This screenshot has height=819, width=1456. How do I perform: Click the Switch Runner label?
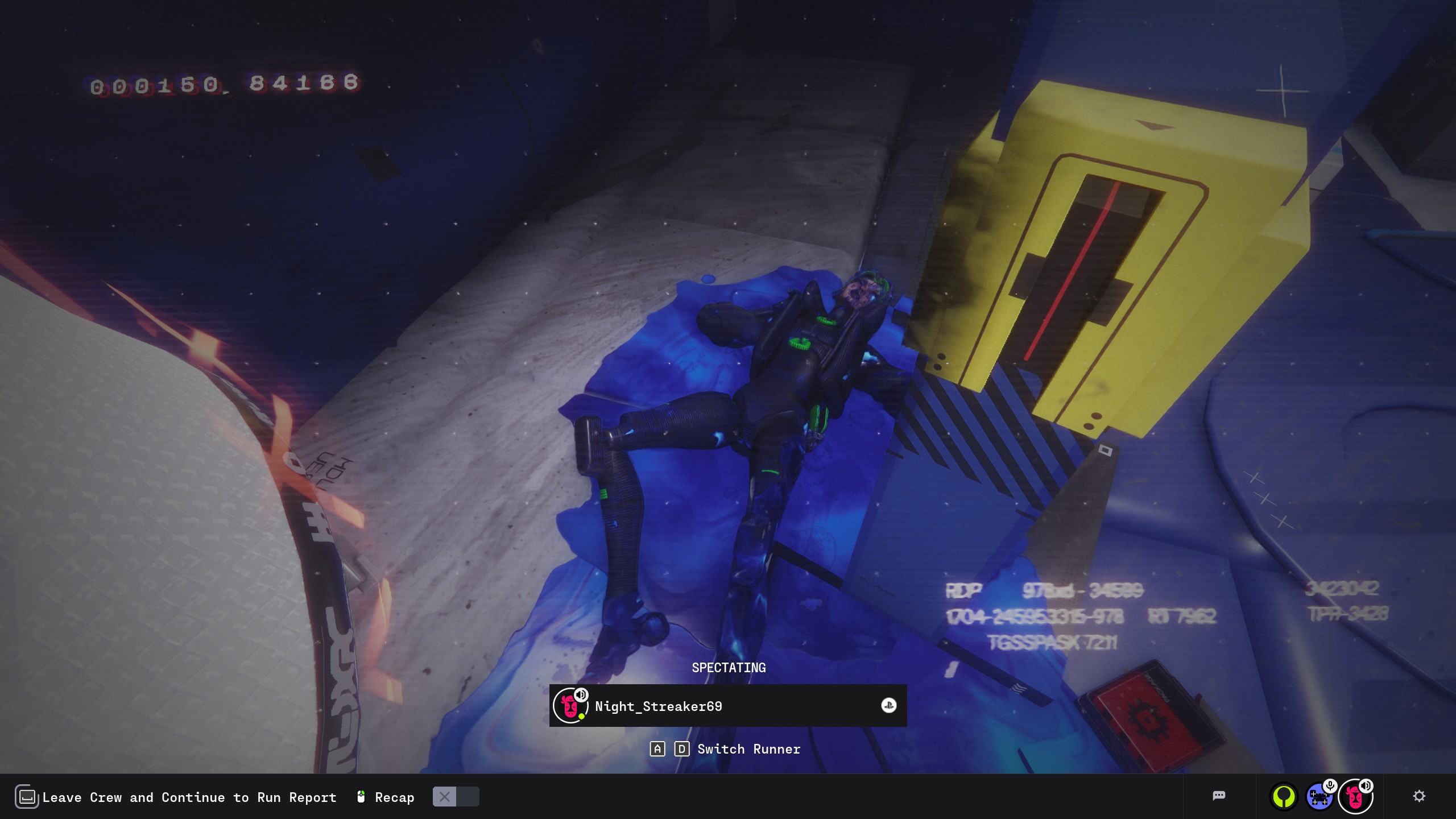click(x=748, y=749)
